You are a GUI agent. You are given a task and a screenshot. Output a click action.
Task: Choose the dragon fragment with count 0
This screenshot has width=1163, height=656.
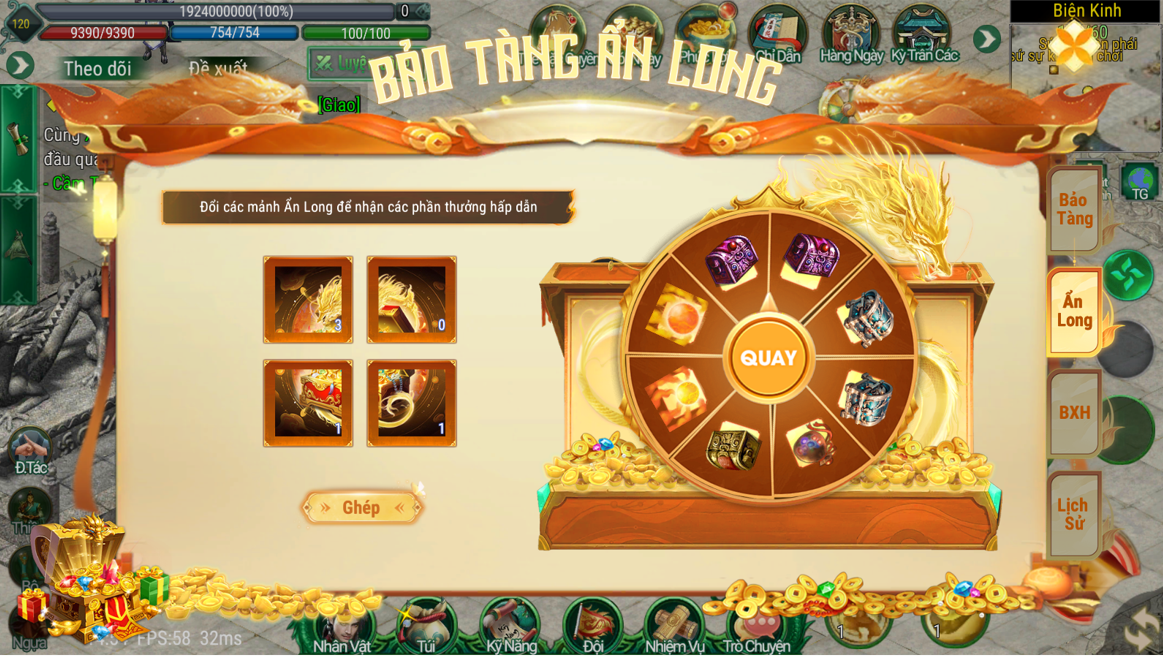pos(412,299)
